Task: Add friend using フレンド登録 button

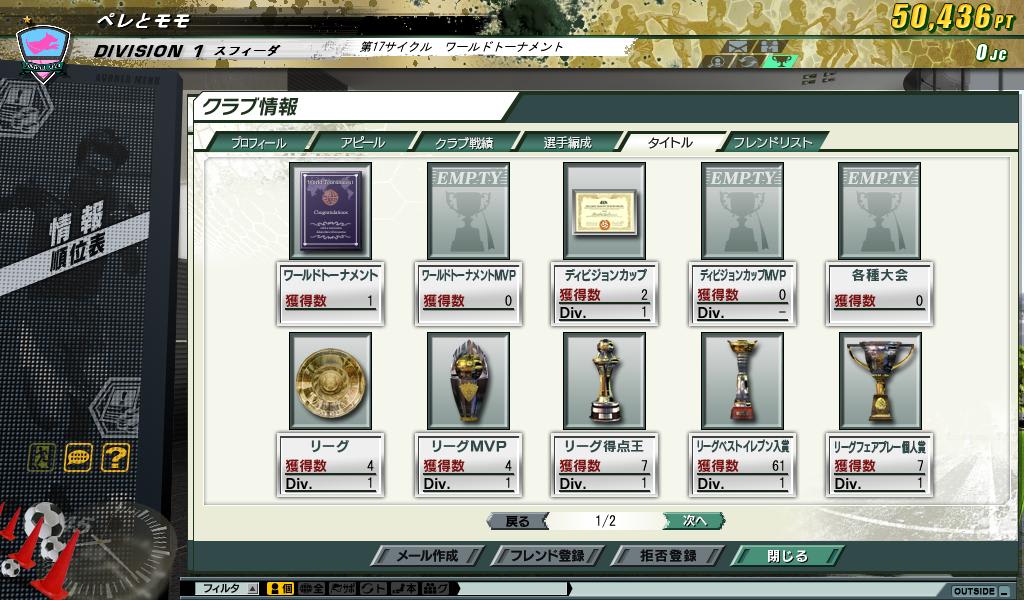Action: [546, 556]
